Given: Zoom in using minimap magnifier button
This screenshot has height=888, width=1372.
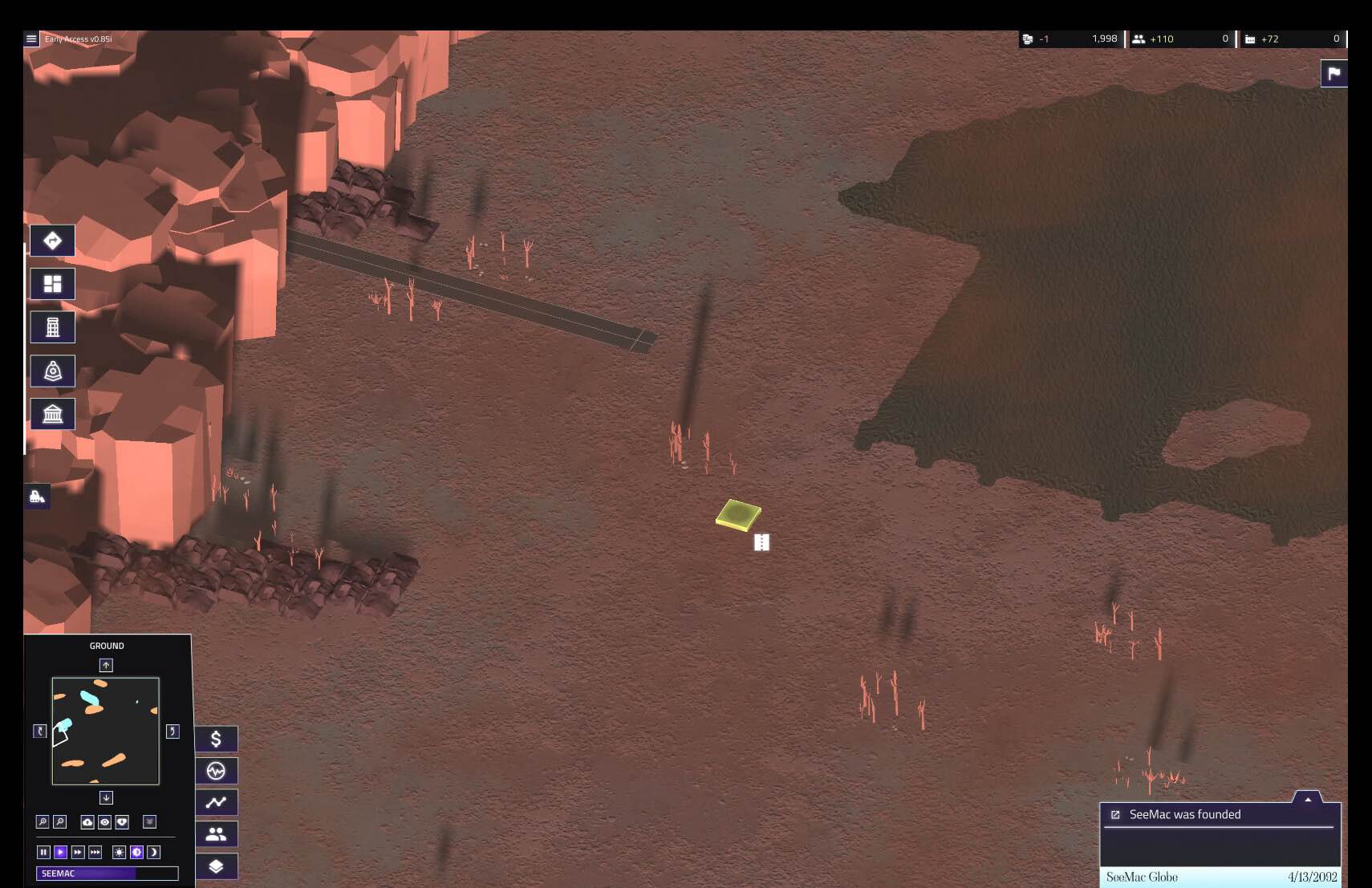Looking at the screenshot, I should (x=43, y=821).
